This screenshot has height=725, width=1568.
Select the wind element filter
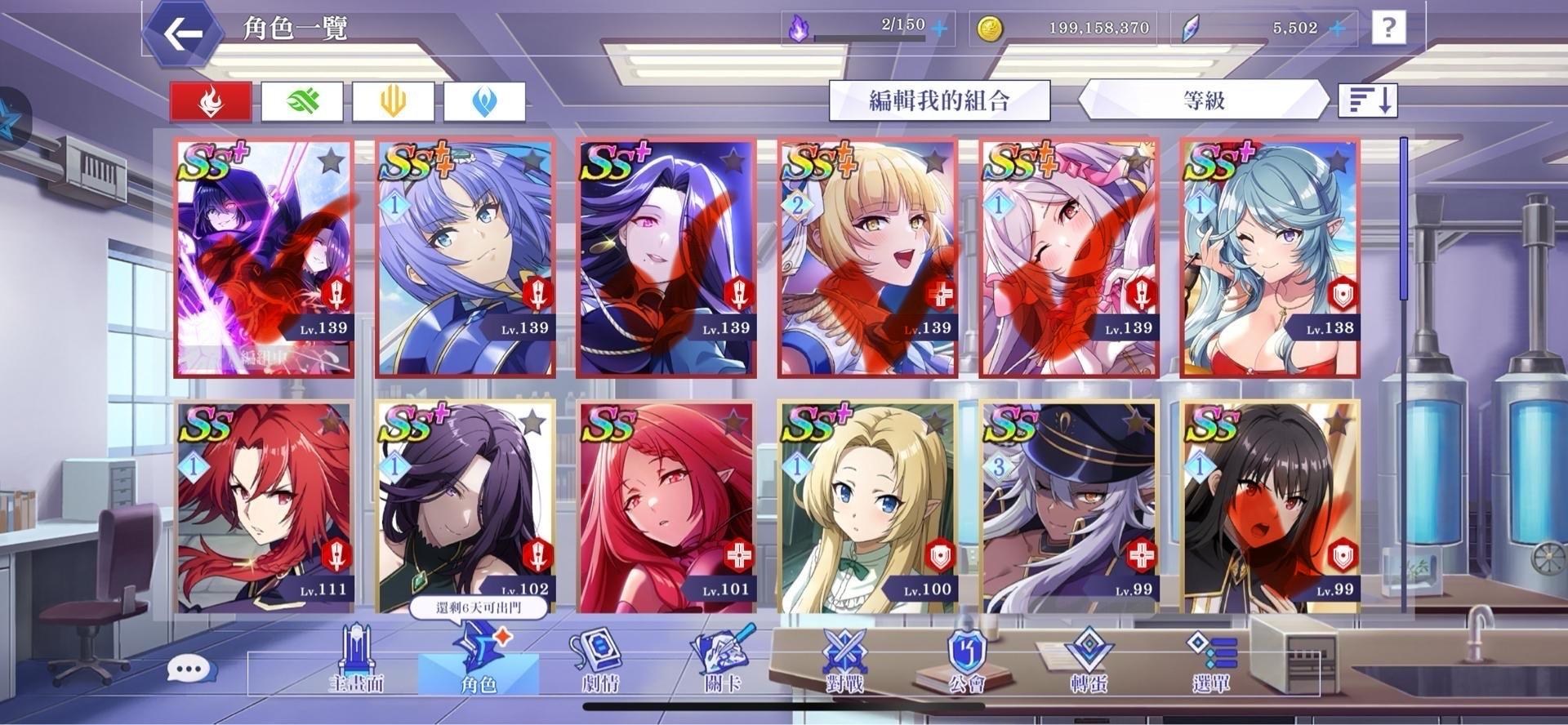(303, 100)
